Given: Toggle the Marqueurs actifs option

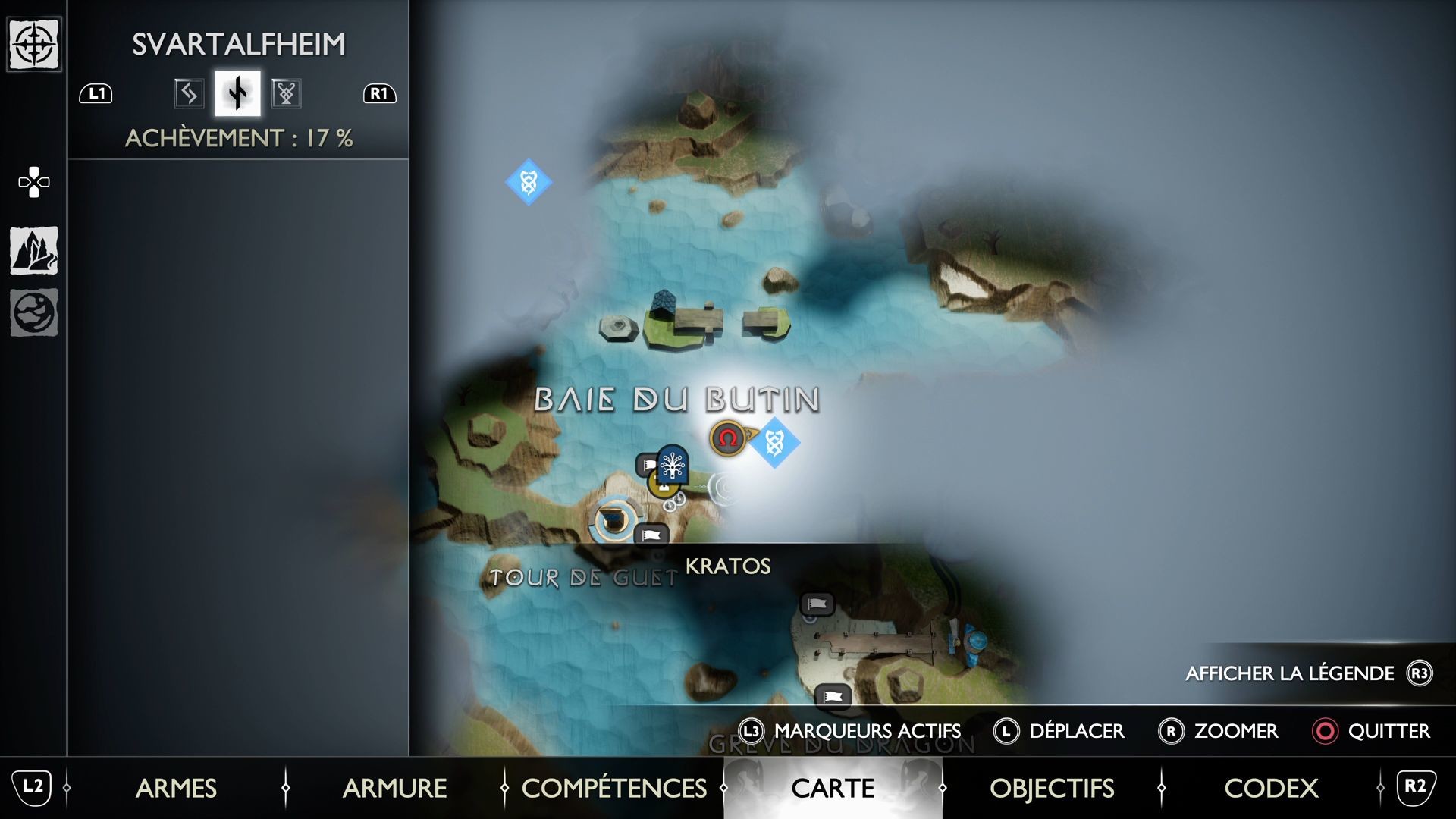Looking at the screenshot, I should pyautogui.click(x=850, y=731).
